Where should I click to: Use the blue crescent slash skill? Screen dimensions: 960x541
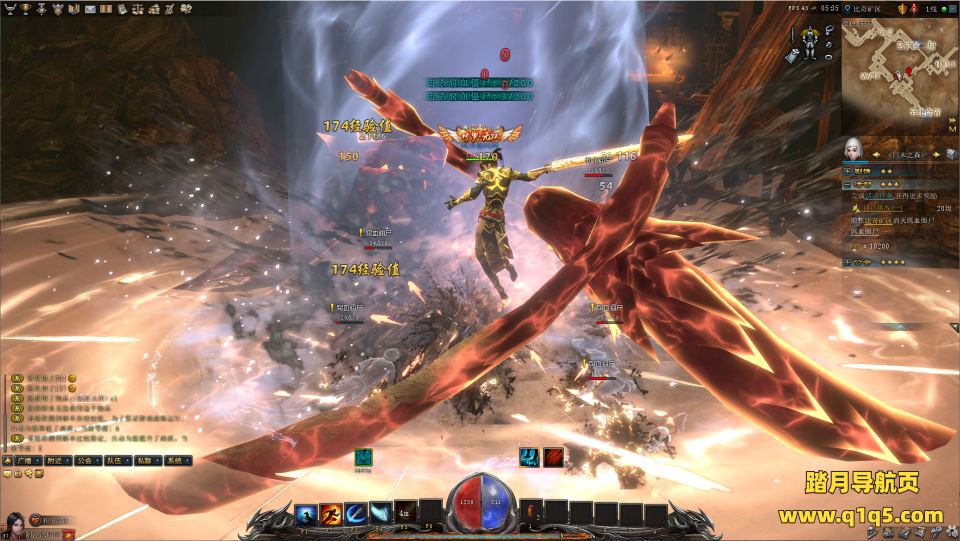356,513
